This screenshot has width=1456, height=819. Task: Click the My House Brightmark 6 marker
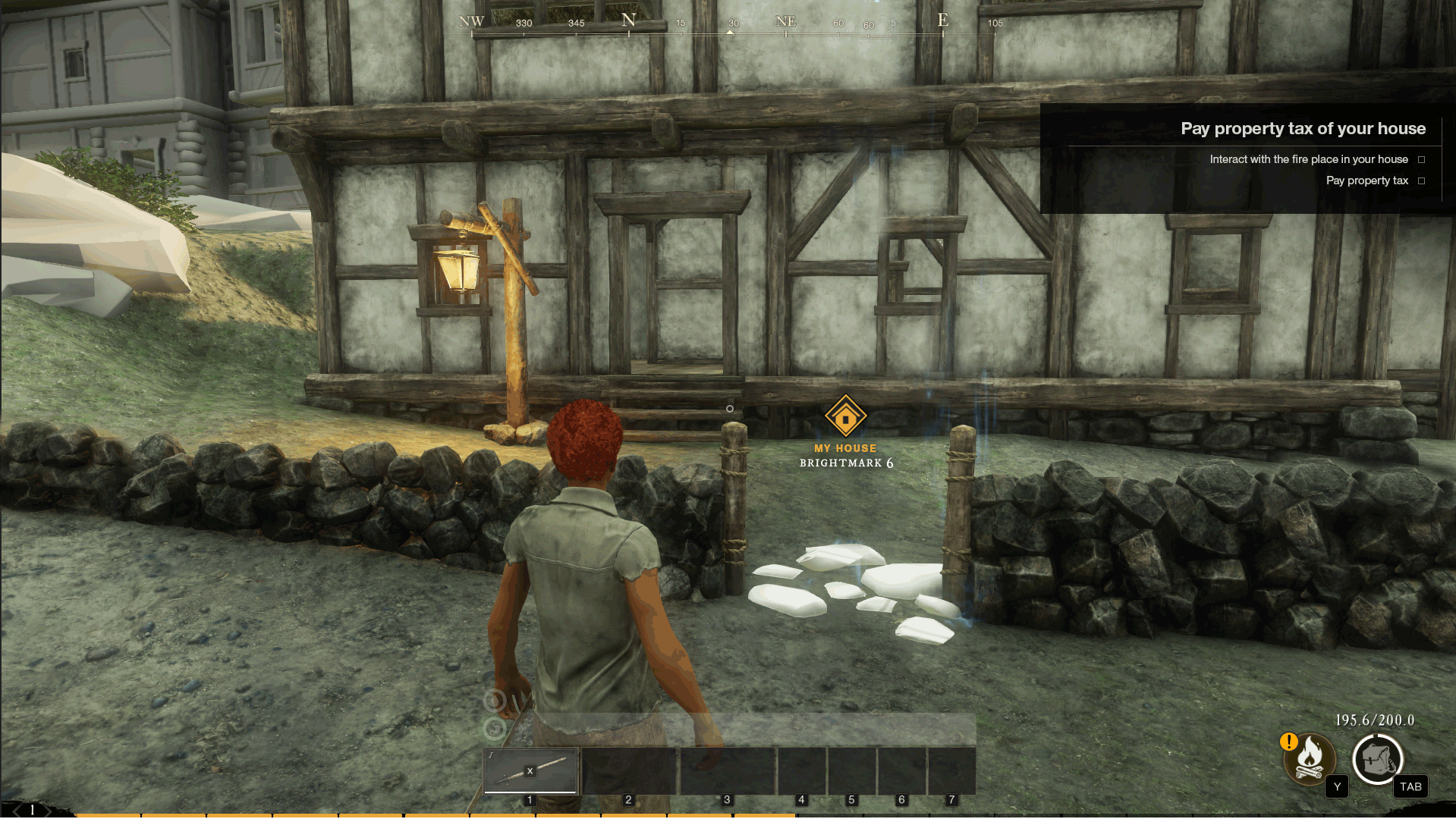coord(845,418)
